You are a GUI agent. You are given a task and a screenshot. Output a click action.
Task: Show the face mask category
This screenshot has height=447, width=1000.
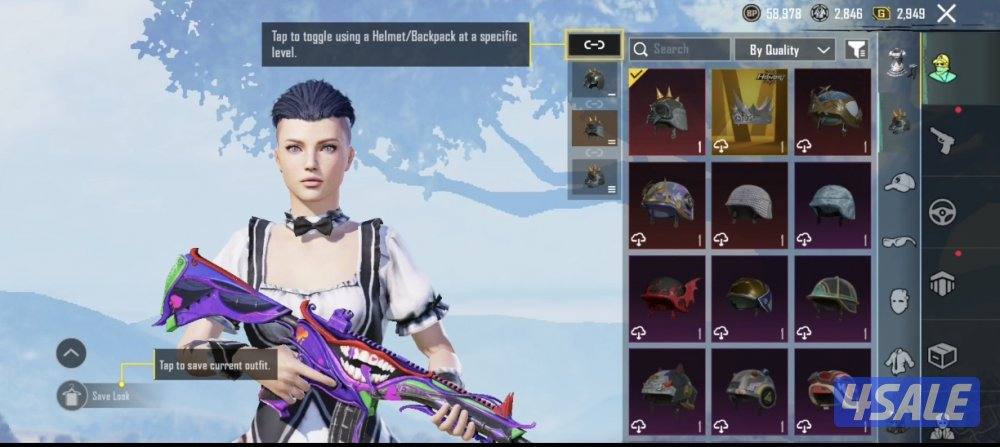899,300
